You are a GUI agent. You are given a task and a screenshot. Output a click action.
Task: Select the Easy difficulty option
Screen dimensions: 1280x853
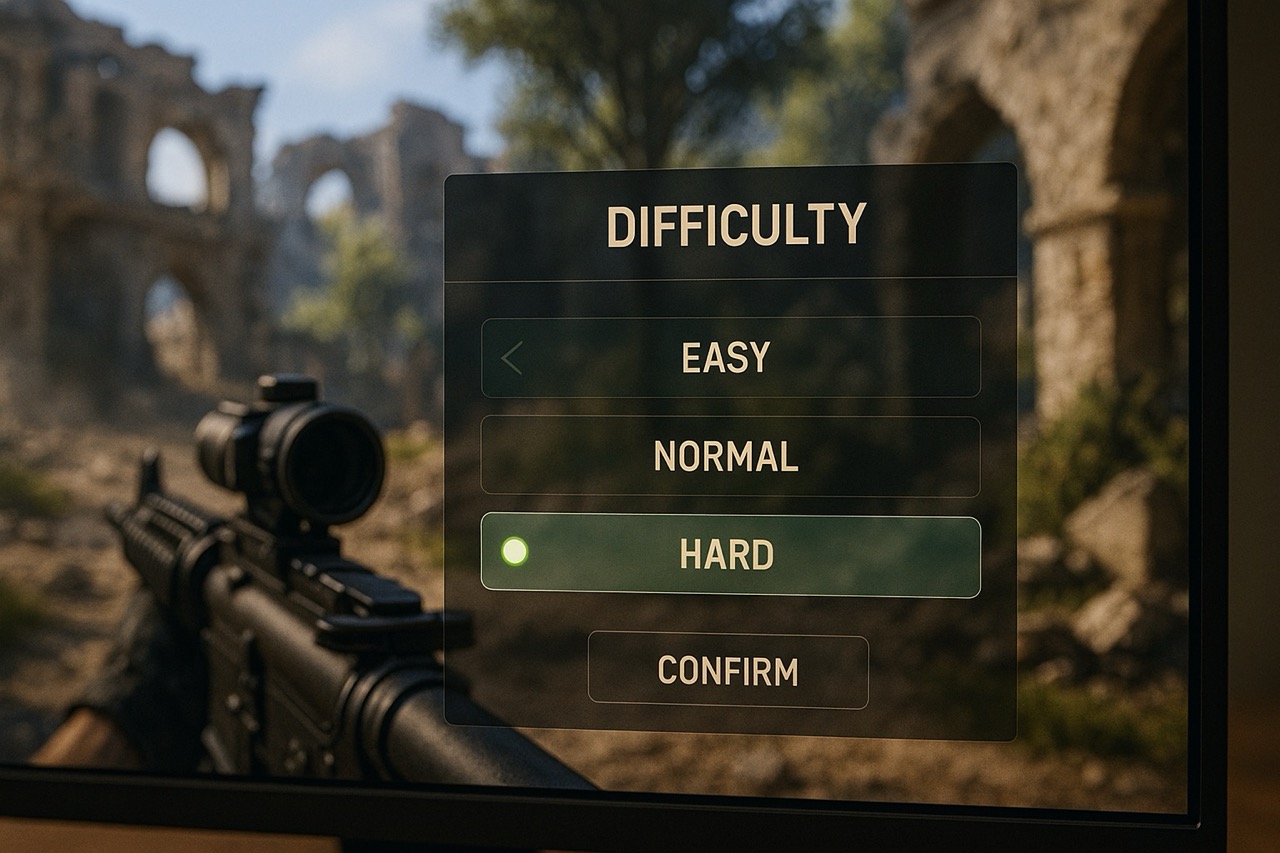pyautogui.click(x=726, y=357)
